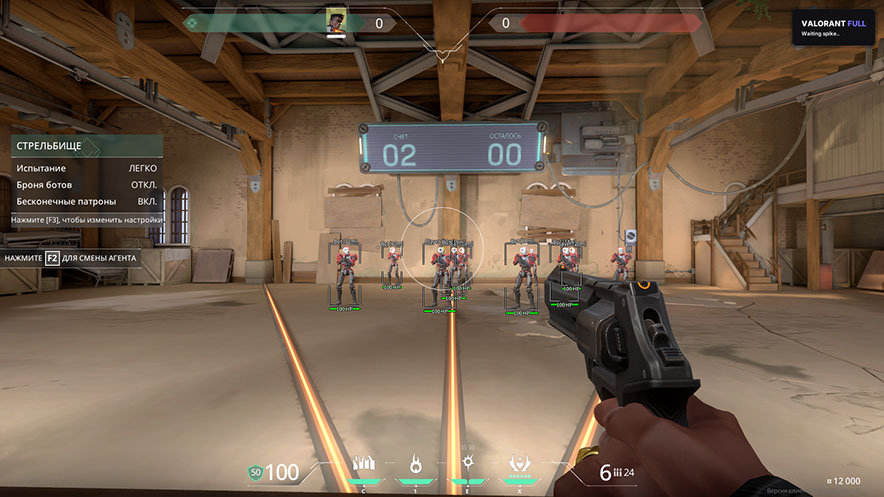Select the Испытание difficulty row
This screenshot has height=497, width=884.
(x=87, y=168)
